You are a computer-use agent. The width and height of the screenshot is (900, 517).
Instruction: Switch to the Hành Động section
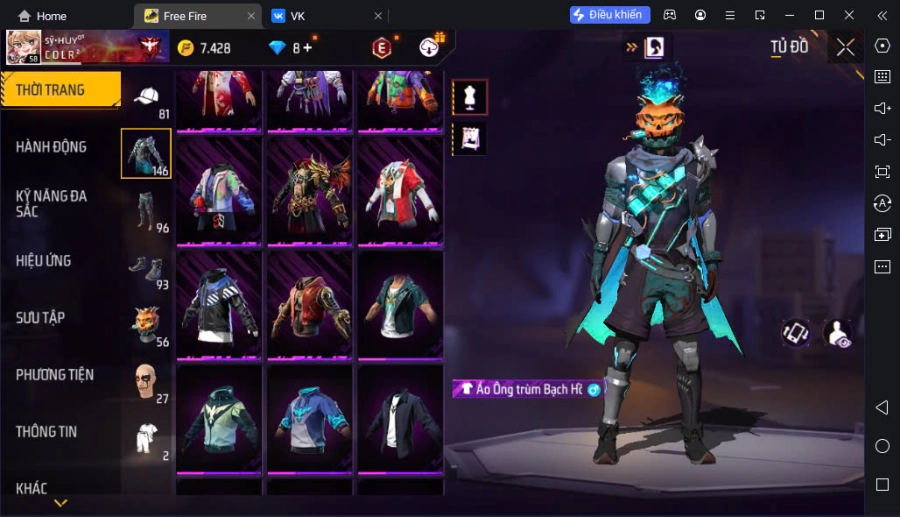[x=51, y=147]
